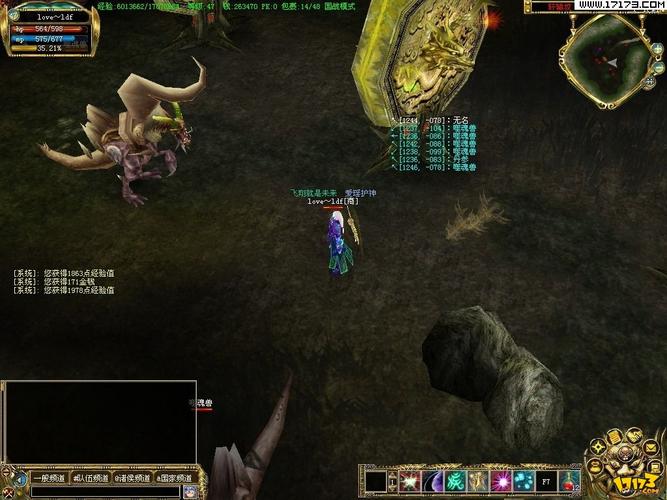
Task: Use the purple crescent slash skill
Action: (433, 481)
